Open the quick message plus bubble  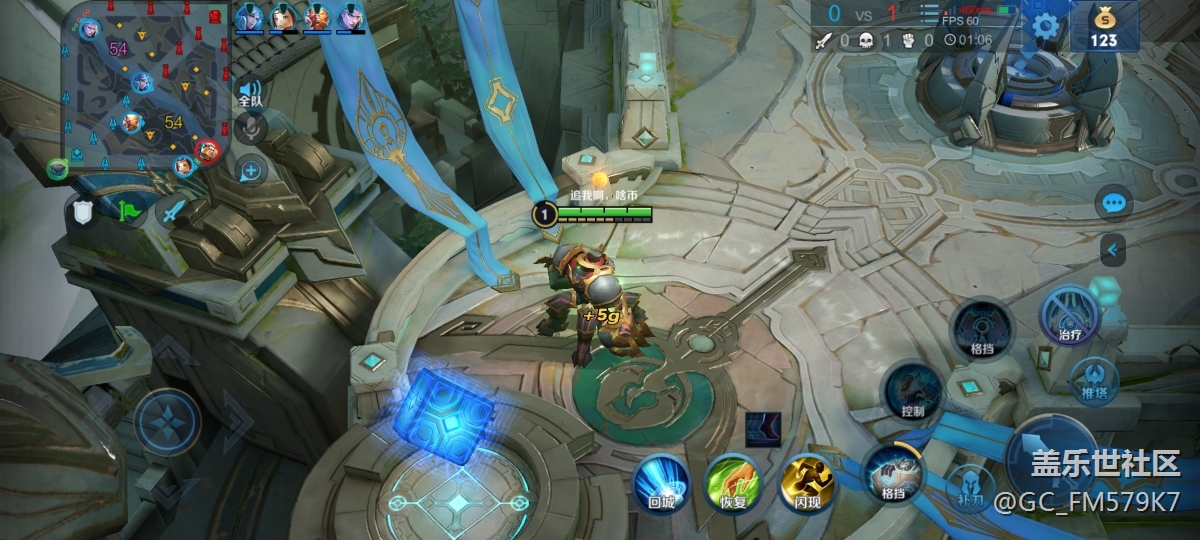click(x=250, y=170)
